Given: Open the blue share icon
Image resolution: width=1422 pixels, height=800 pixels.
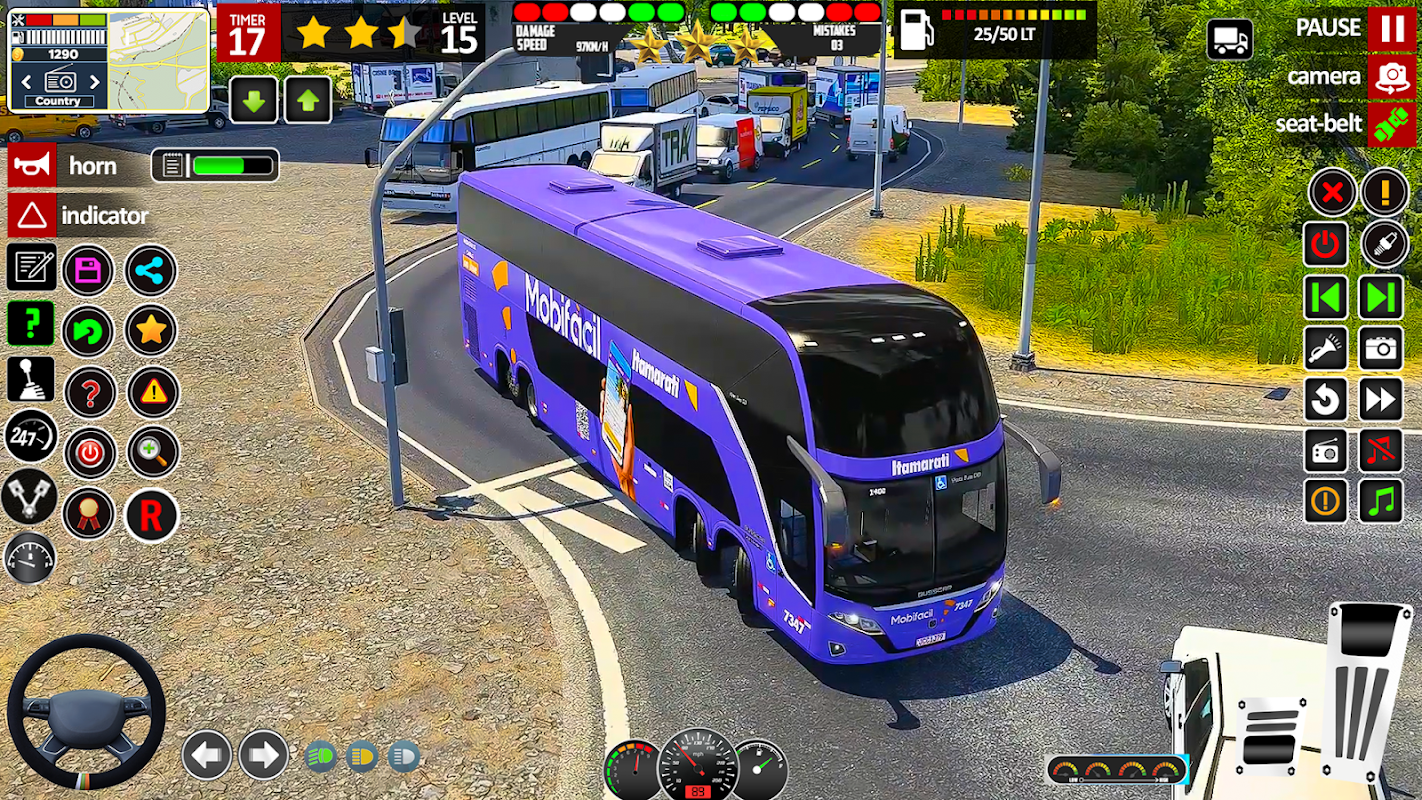Looking at the screenshot, I should (x=151, y=270).
